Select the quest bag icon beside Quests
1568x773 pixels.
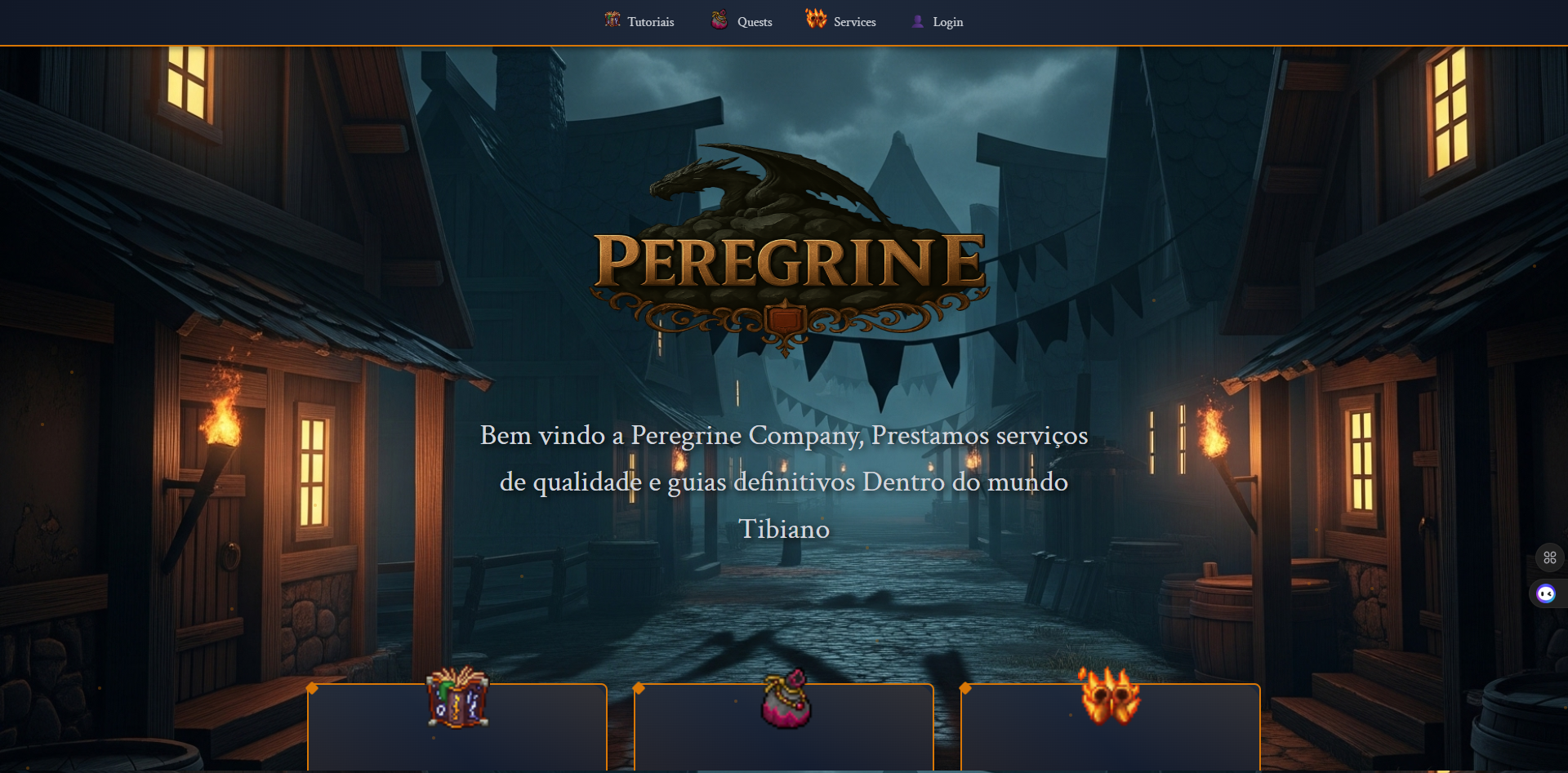719,20
